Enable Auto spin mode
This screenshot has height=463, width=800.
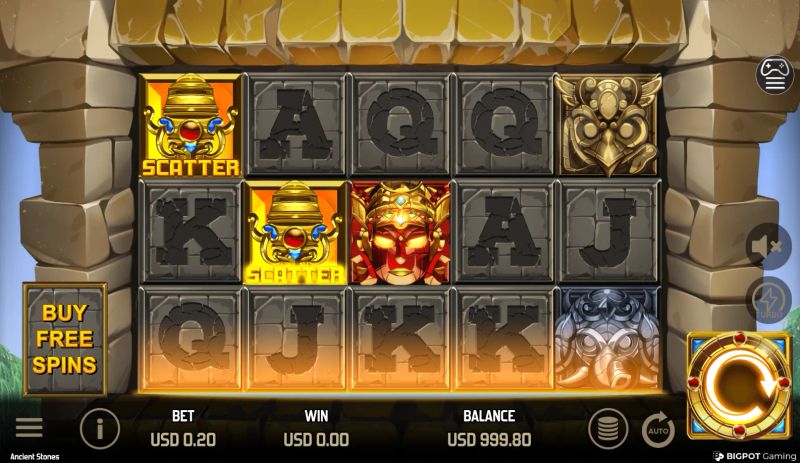pos(657,429)
